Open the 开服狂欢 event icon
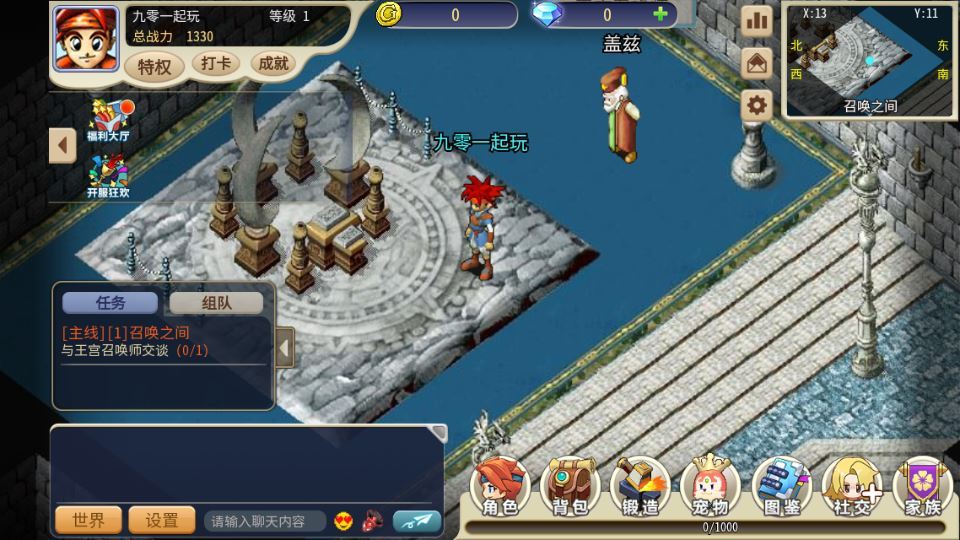 click(108, 177)
